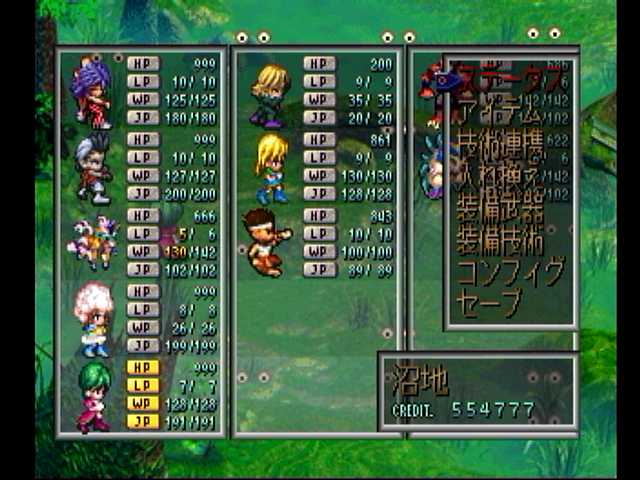
Task: Select アイテム (Item) in the menu
Action: click(x=500, y=111)
